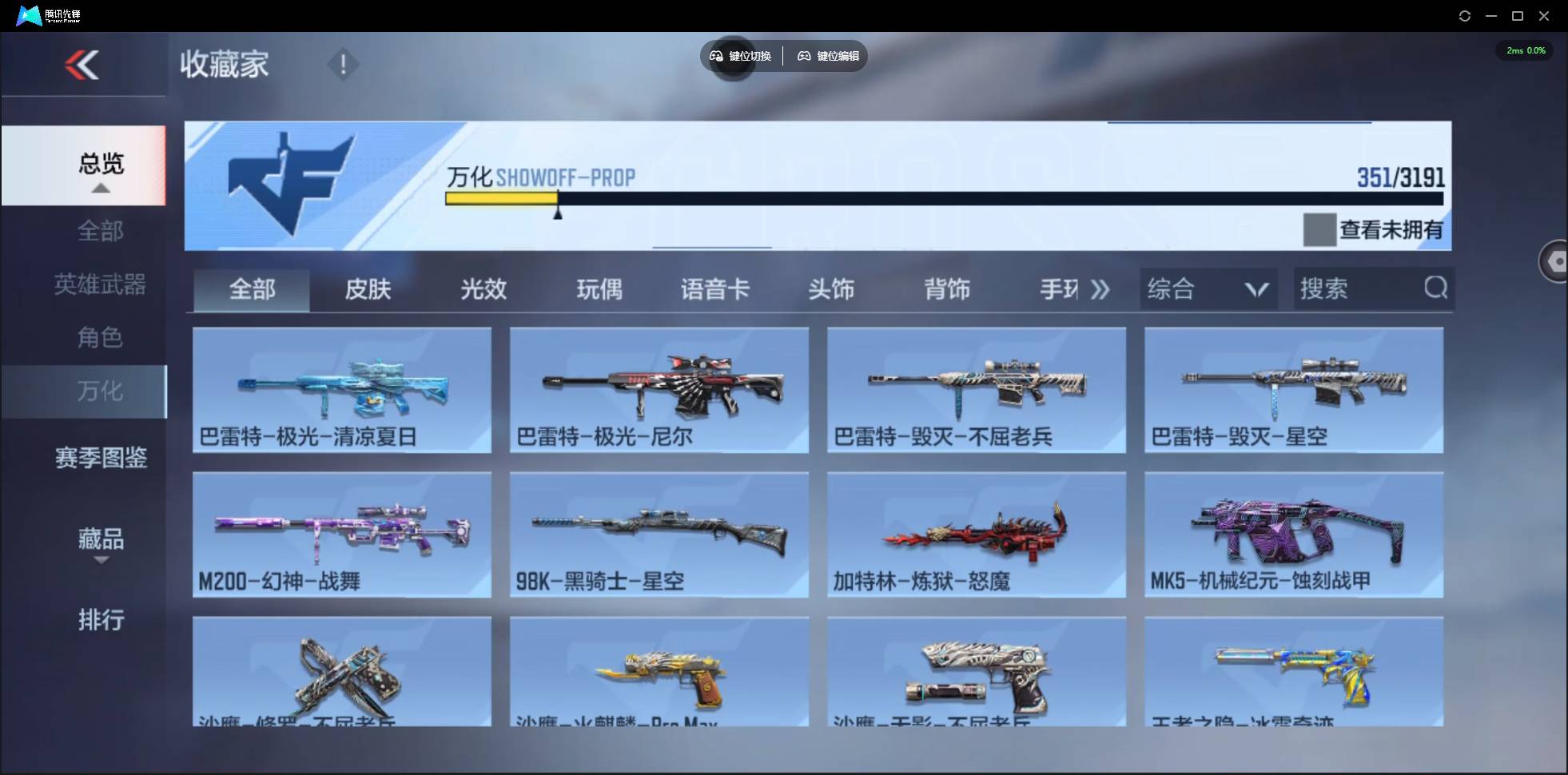This screenshot has width=1568, height=775.
Task: Click the back arrow to leave 收藏家
Action: pyautogui.click(x=83, y=65)
